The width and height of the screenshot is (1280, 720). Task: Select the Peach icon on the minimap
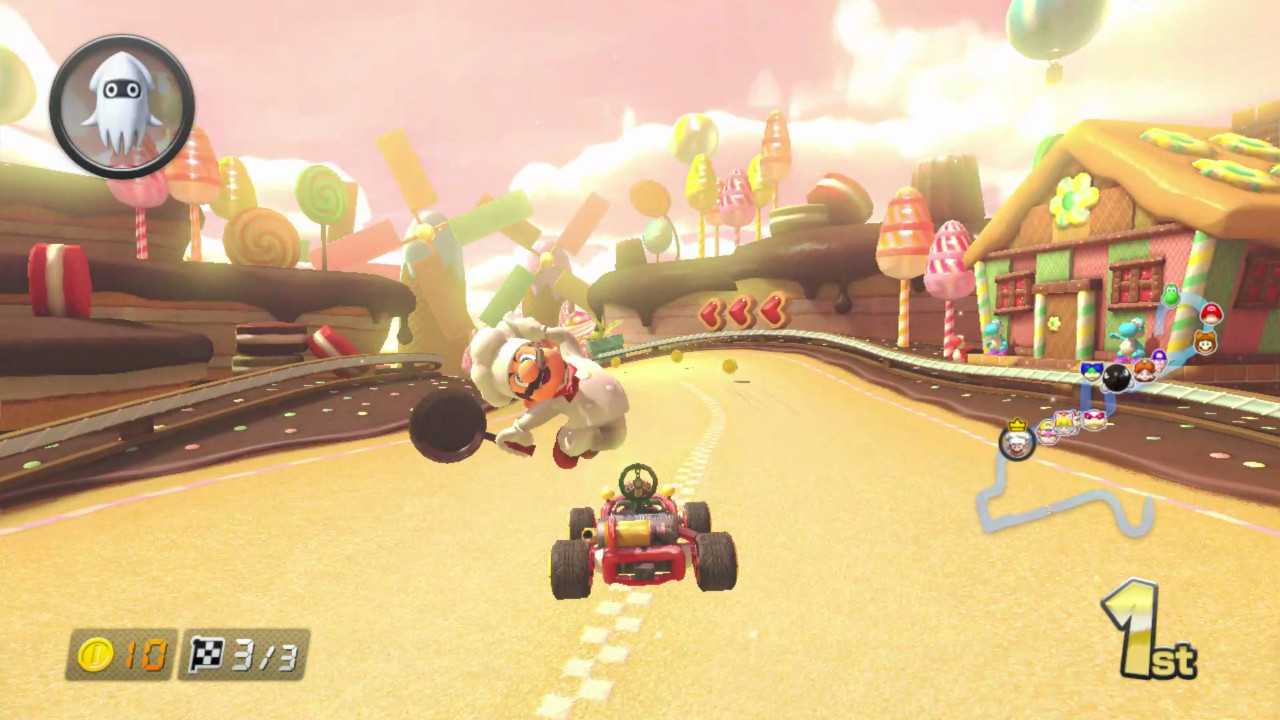tap(1063, 421)
